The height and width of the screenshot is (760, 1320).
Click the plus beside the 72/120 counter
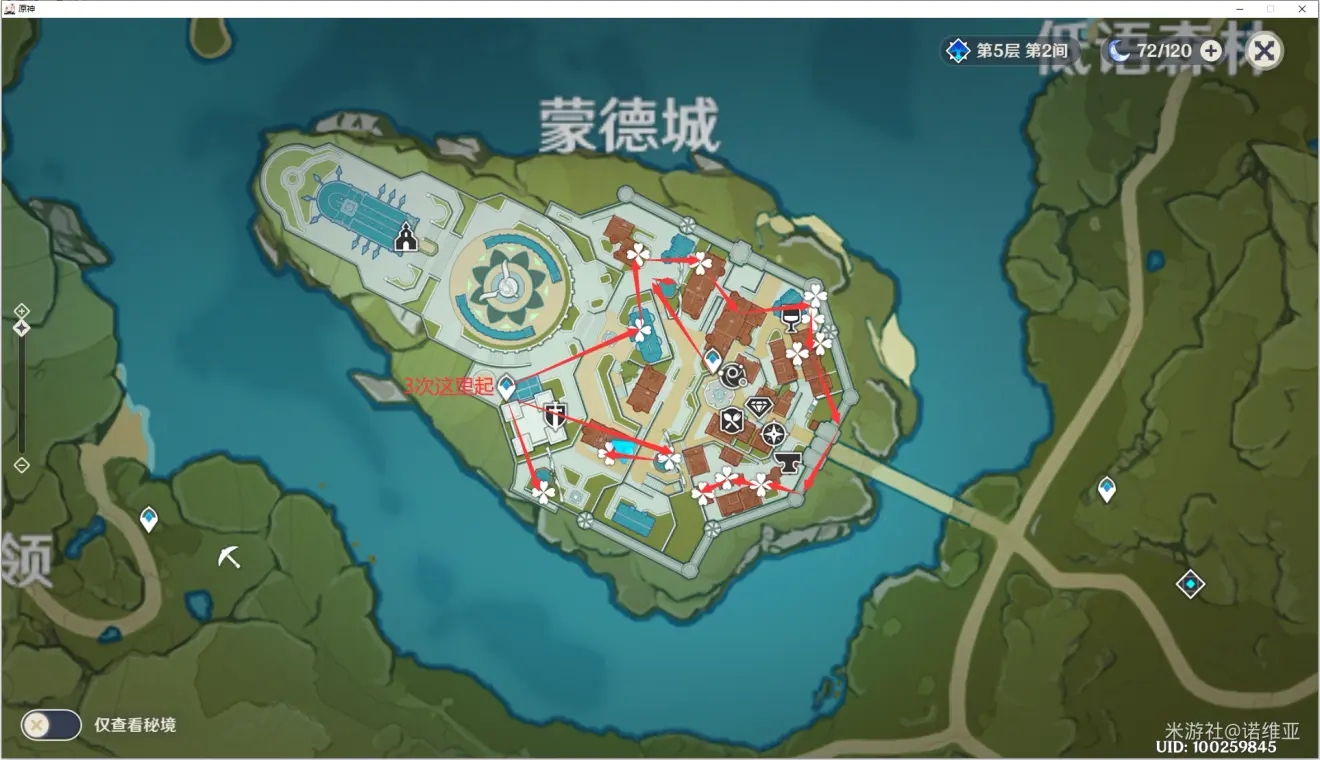pyautogui.click(x=1210, y=50)
